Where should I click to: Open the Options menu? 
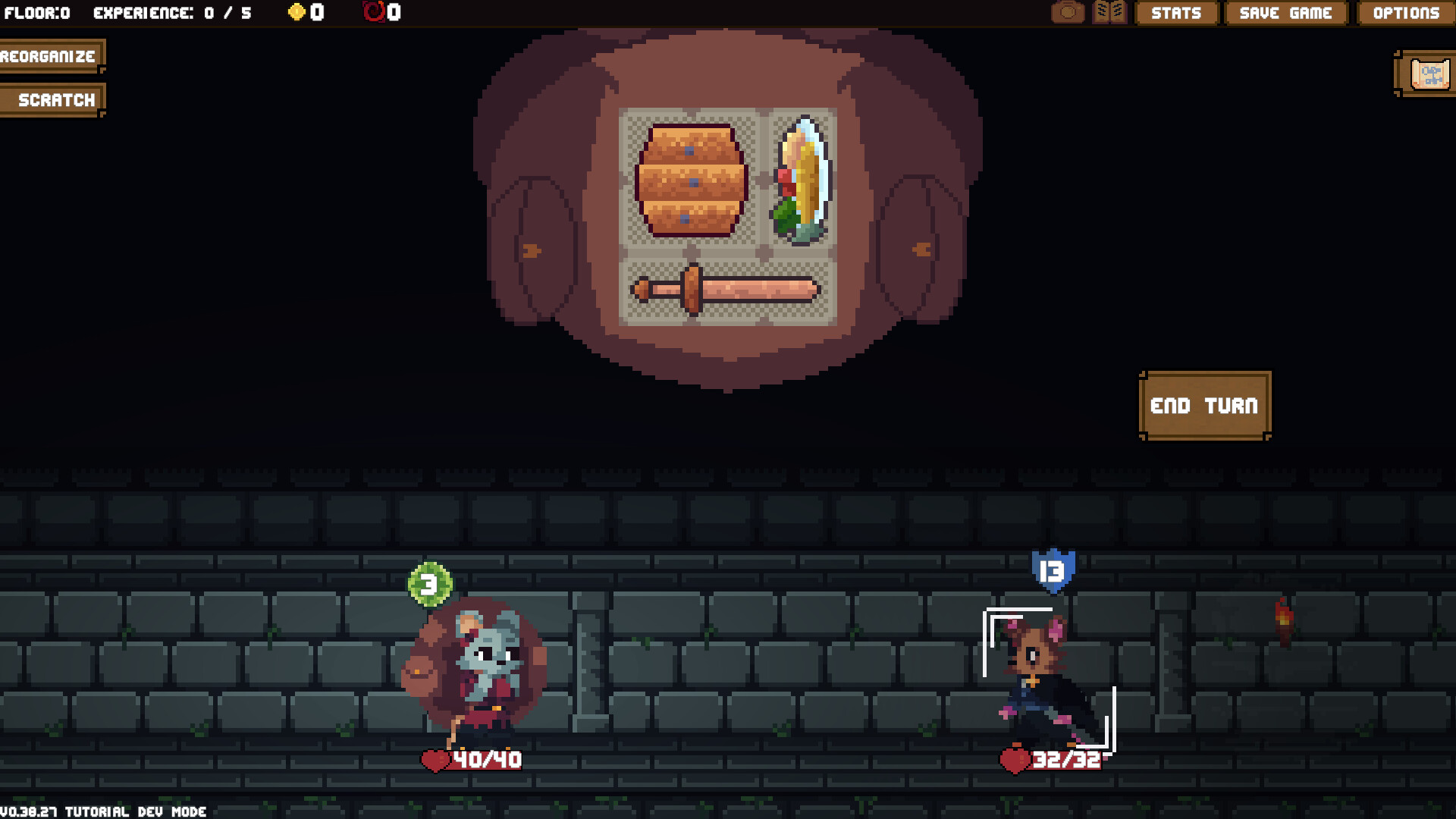point(1407,13)
